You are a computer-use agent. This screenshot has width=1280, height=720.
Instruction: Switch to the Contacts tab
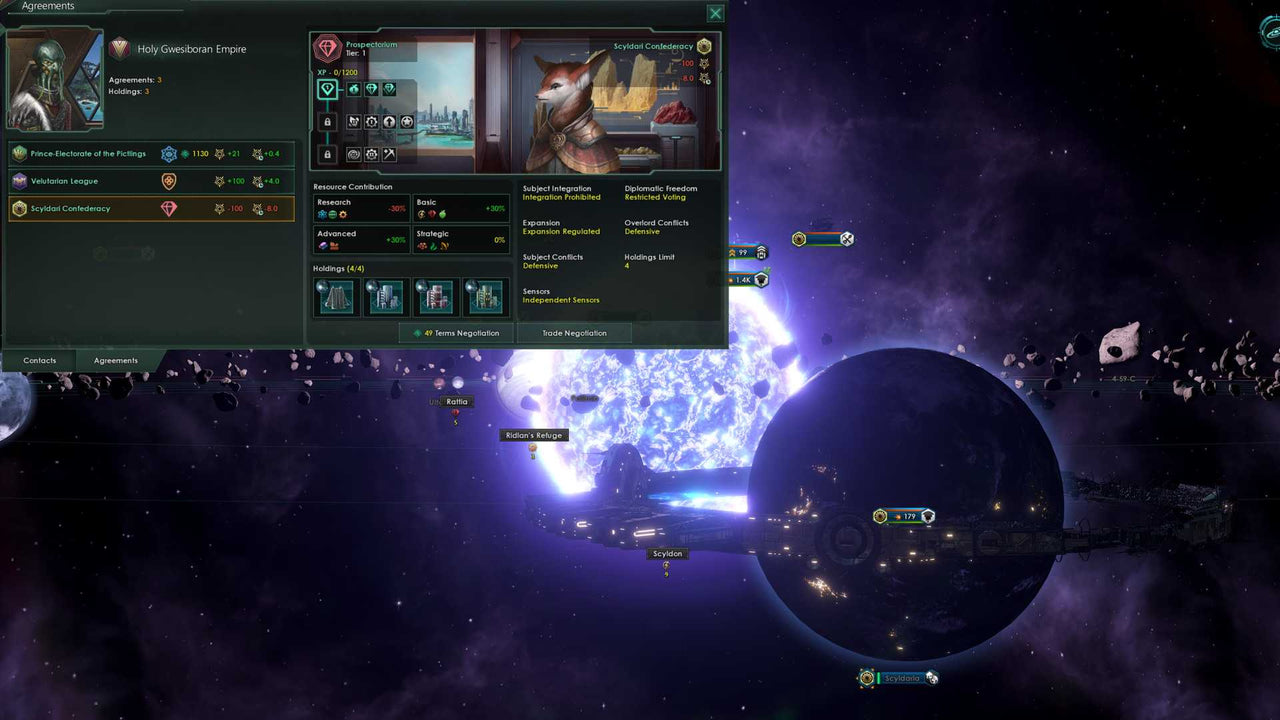pos(39,360)
